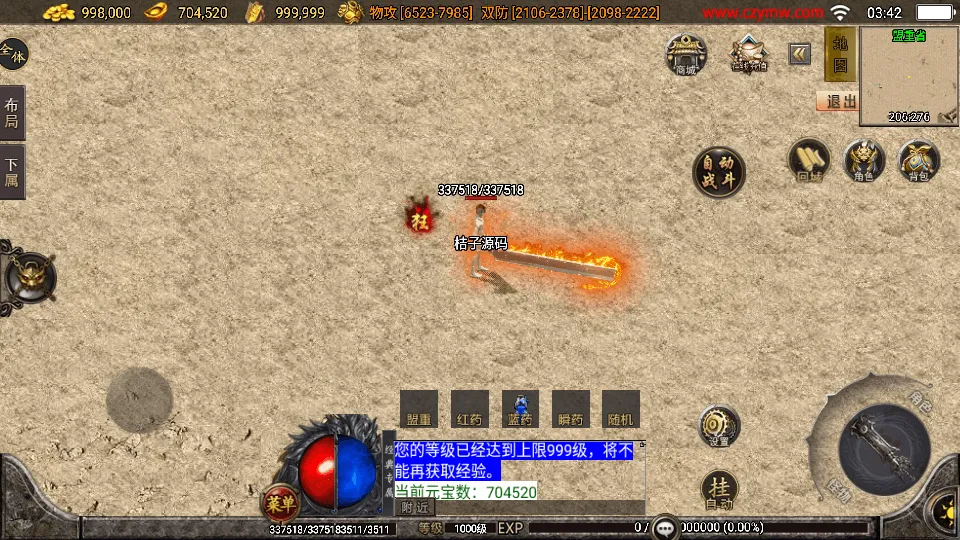Viewport: 960px width, 540px height.
Task: Switch chat to the 附近 nearby channel
Action: point(414,508)
